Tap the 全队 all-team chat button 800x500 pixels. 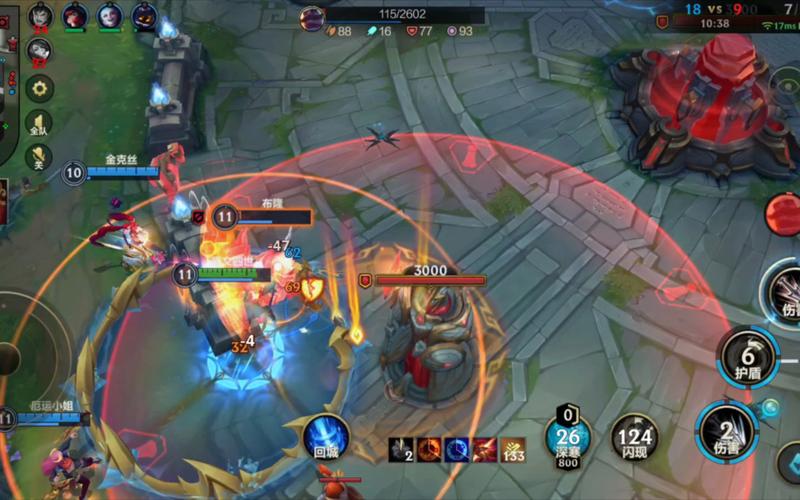click(39, 124)
